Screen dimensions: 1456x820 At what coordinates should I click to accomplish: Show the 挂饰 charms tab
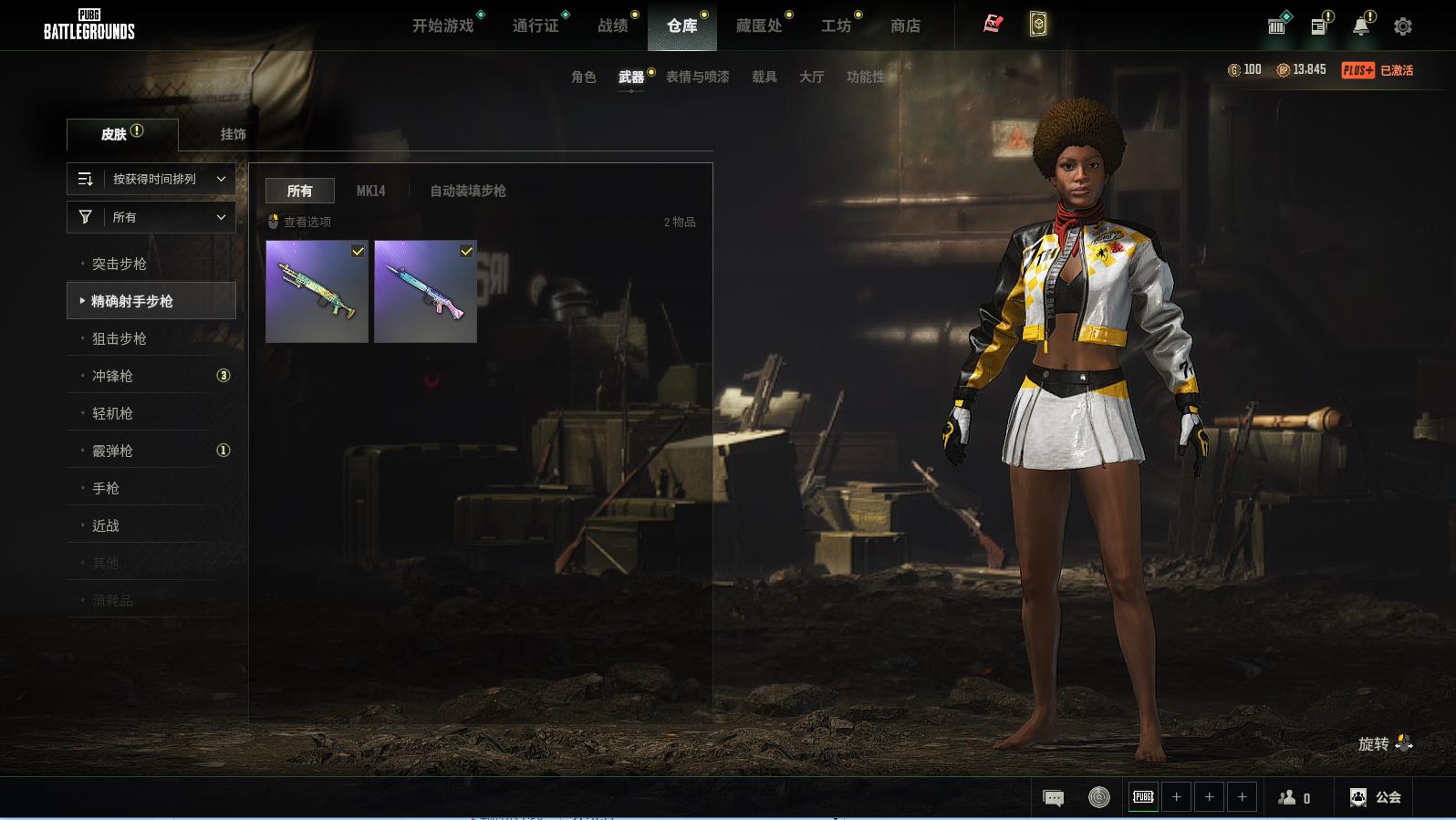pyautogui.click(x=233, y=134)
